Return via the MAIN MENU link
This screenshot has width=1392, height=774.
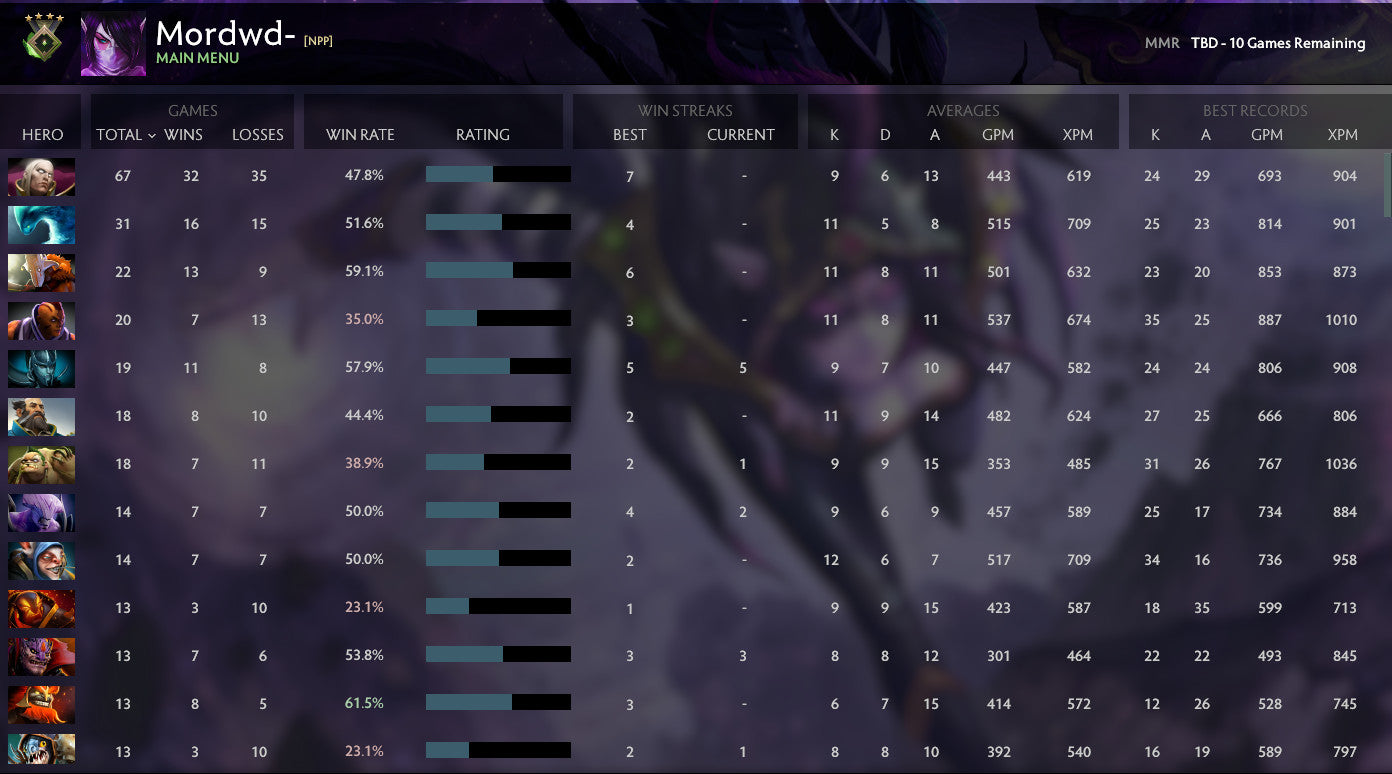pos(199,57)
